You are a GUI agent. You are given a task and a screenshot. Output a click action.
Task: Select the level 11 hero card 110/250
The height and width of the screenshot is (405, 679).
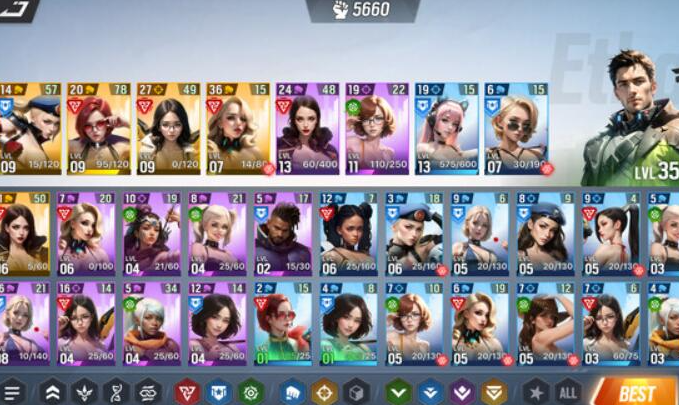[x=377, y=129]
